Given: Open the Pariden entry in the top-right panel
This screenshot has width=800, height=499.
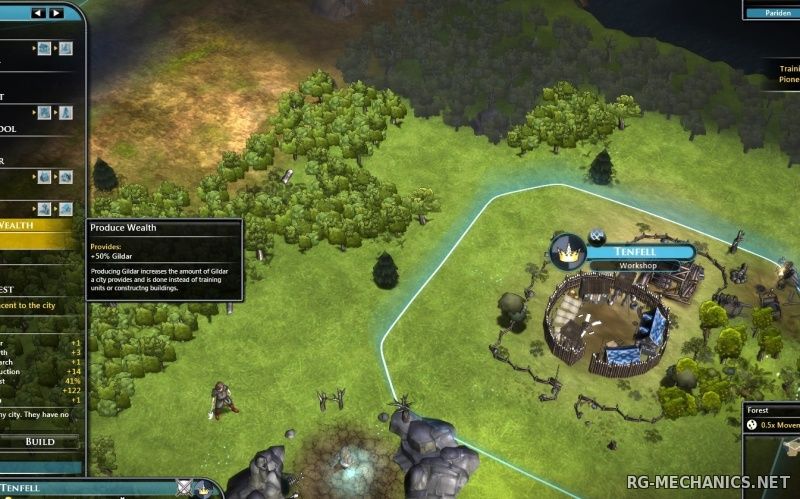Looking at the screenshot, I should pyautogui.click(x=772, y=11).
